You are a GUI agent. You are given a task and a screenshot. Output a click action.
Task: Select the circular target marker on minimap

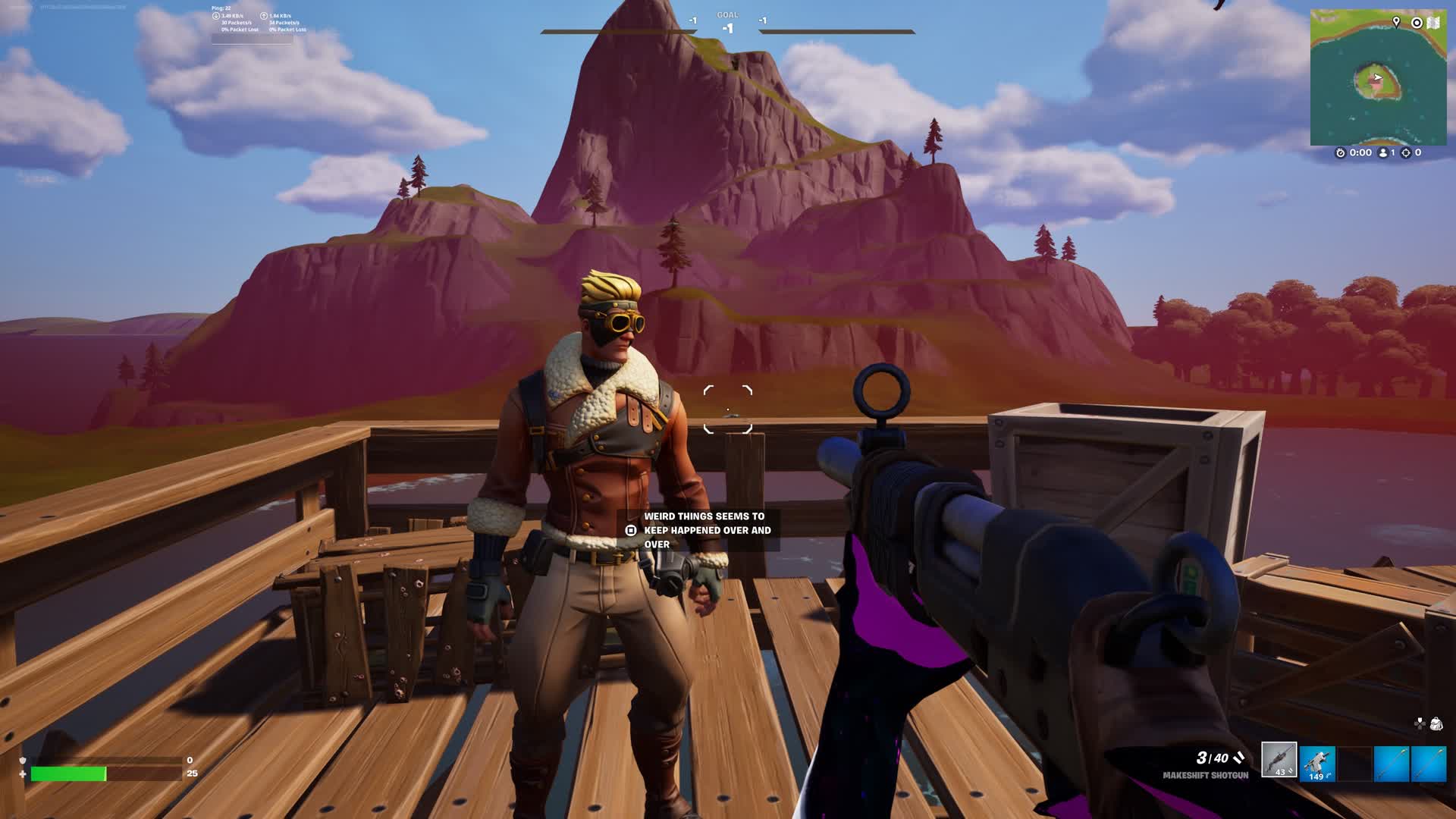pyautogui.click(x=1416, y=23)
